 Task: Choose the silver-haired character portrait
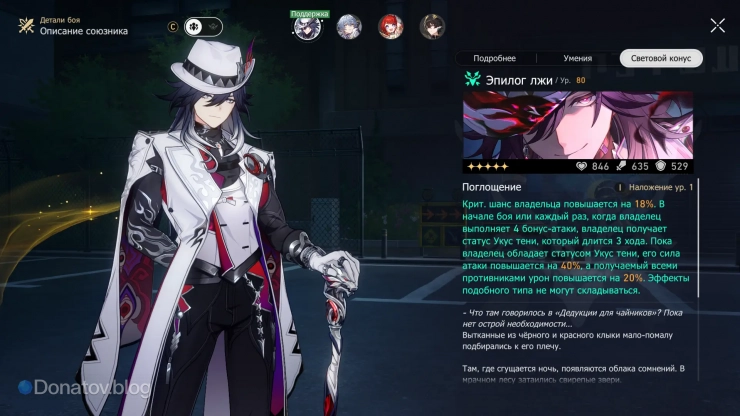point(348,26)
